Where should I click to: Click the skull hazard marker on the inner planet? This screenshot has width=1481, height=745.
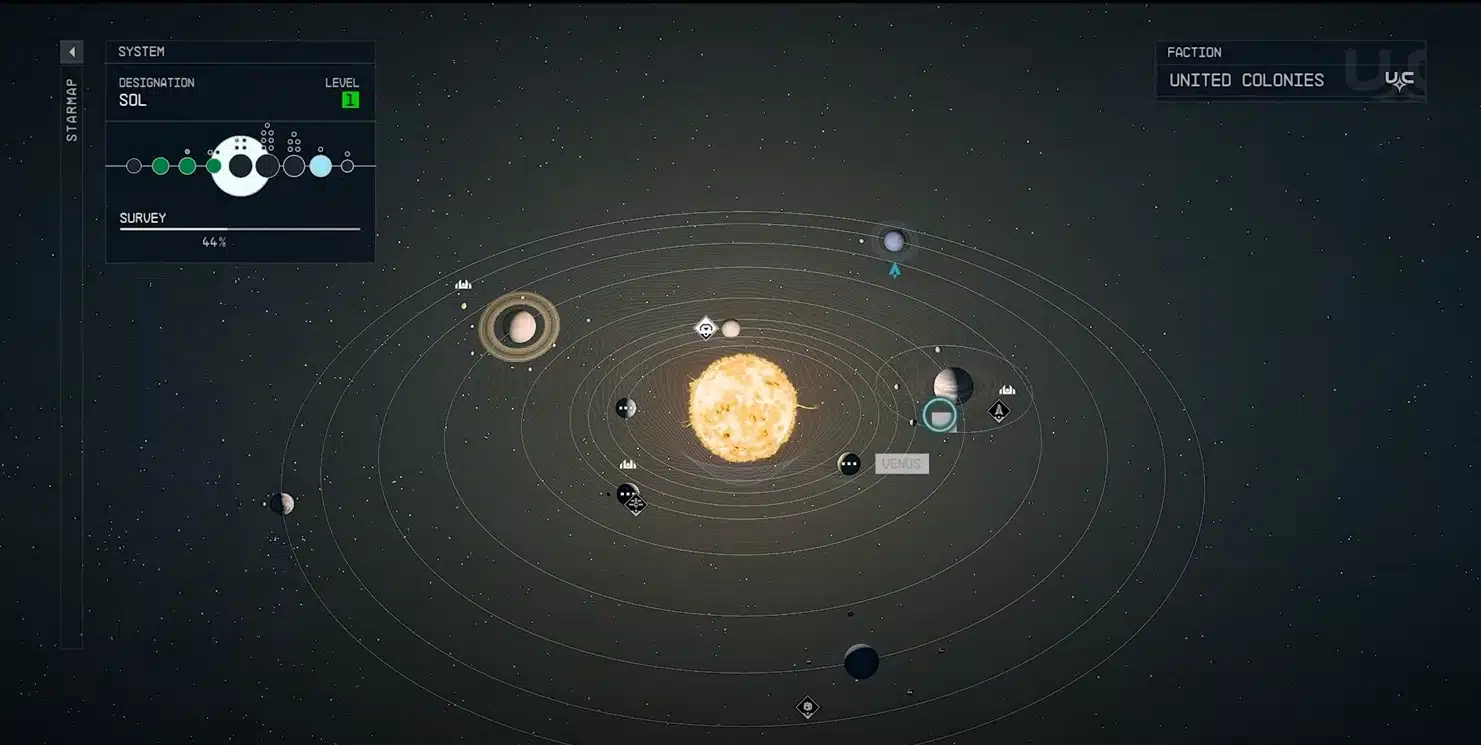tap(704, 327)
